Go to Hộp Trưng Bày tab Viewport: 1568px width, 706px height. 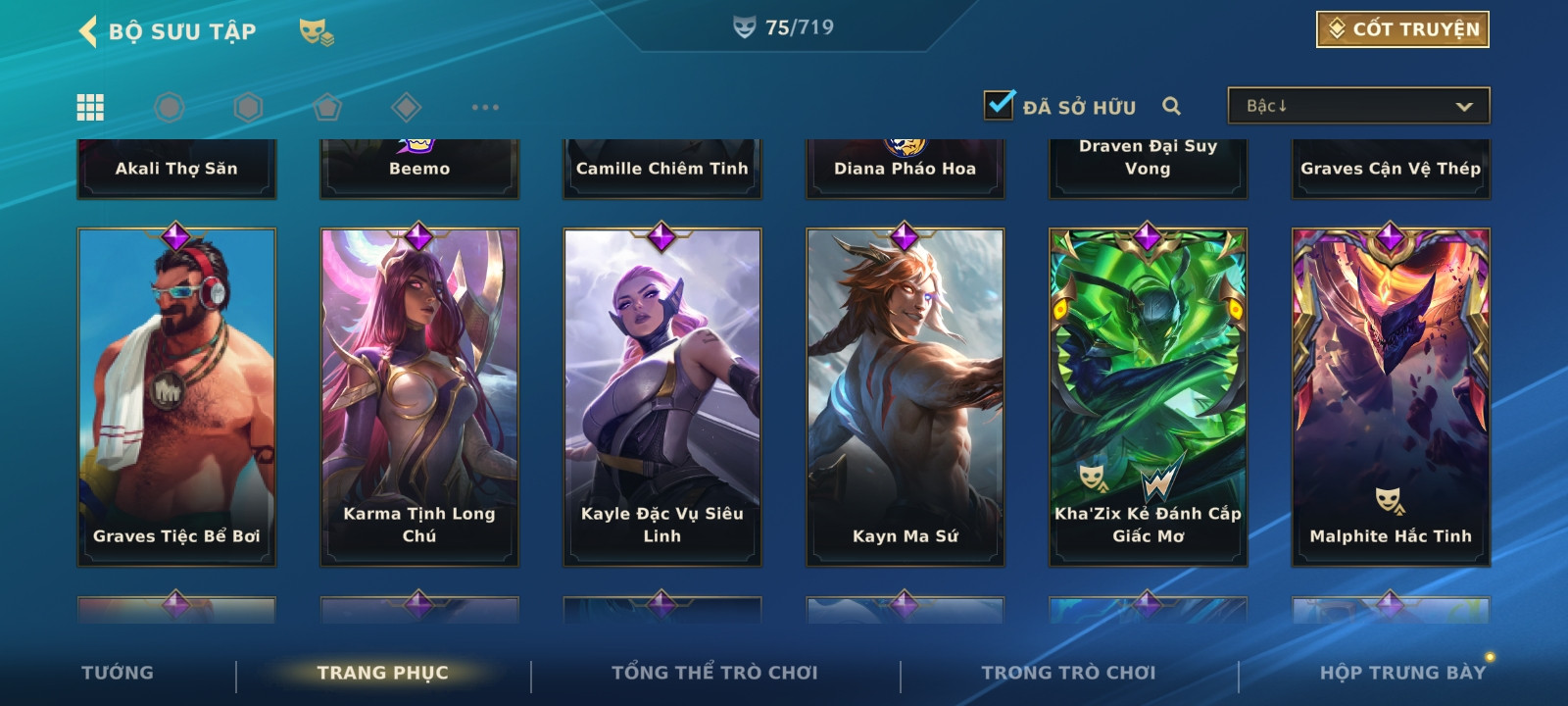point(1402,673)
